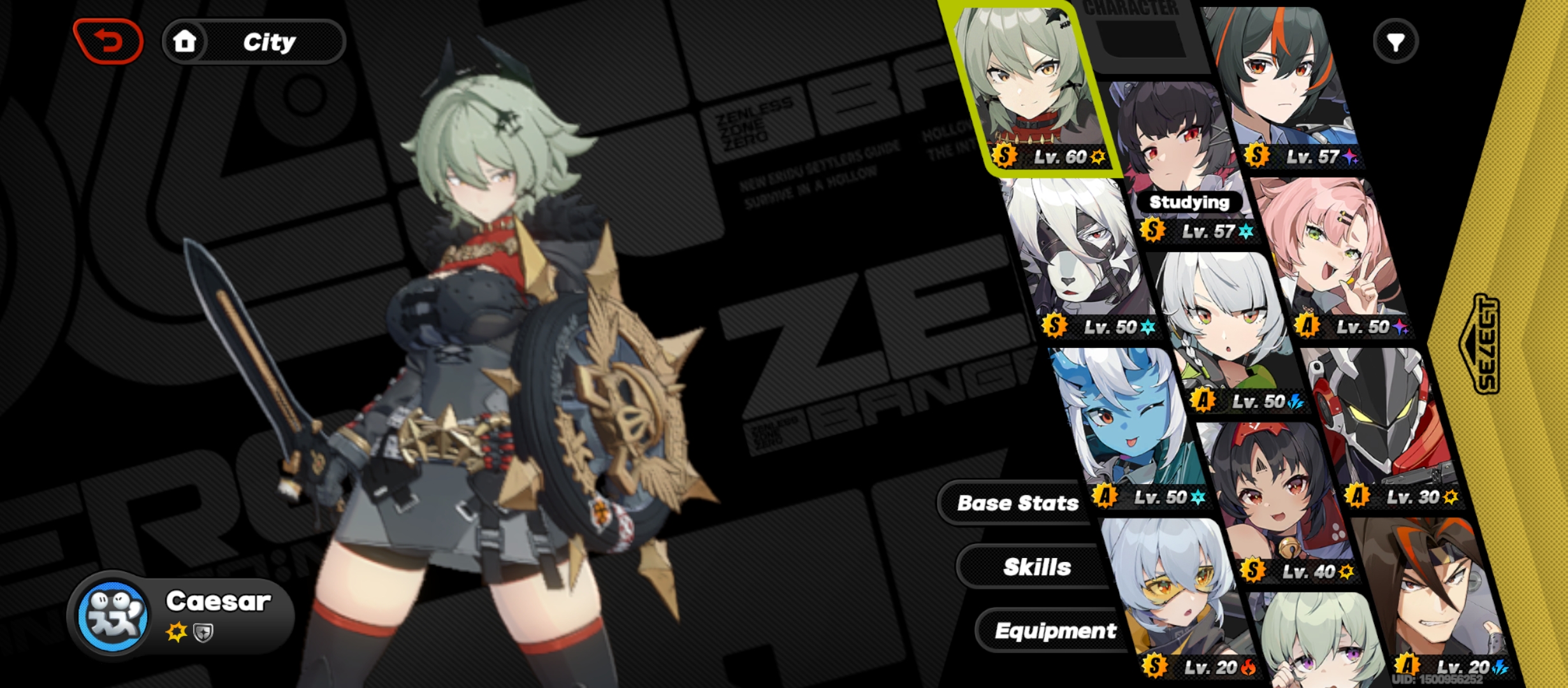The width and height of the screenshot is (1568, 688).
Task: Open the filter funnel icon at top right
Action: click(1395, 41)
